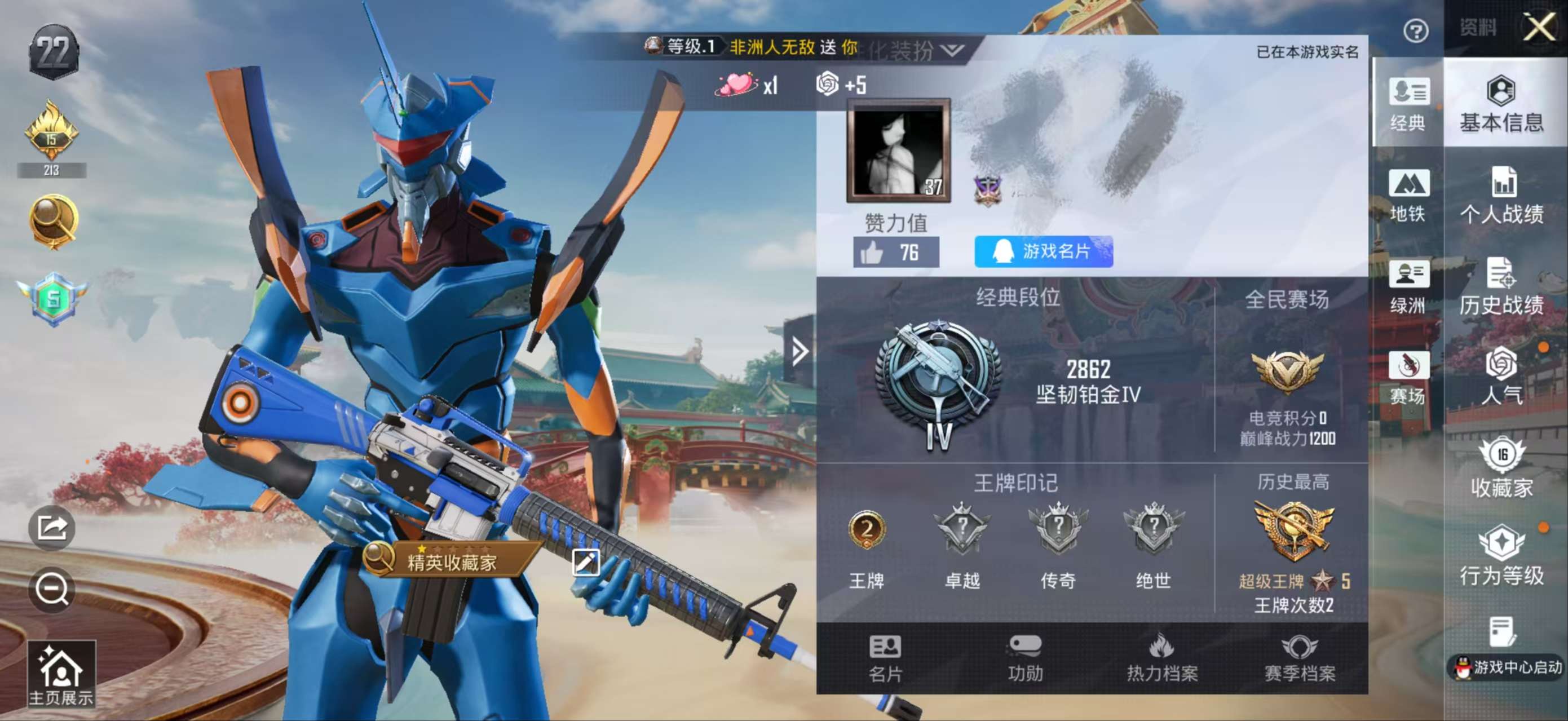Open the 名片 card section
Screen dimensions: 1568x721
[x=885, y=658]
